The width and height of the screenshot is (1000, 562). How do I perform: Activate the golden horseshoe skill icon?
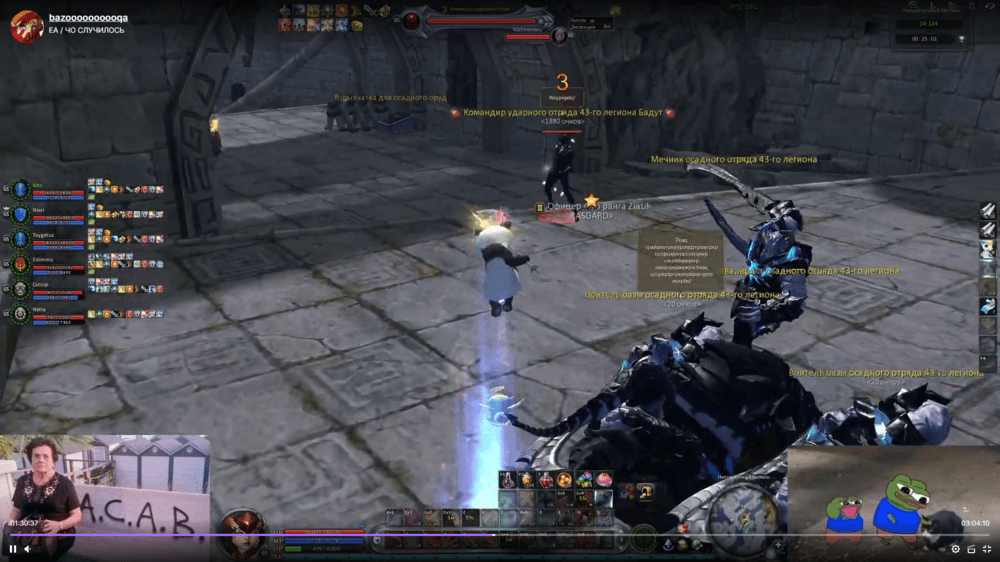[x=646, y=491]
